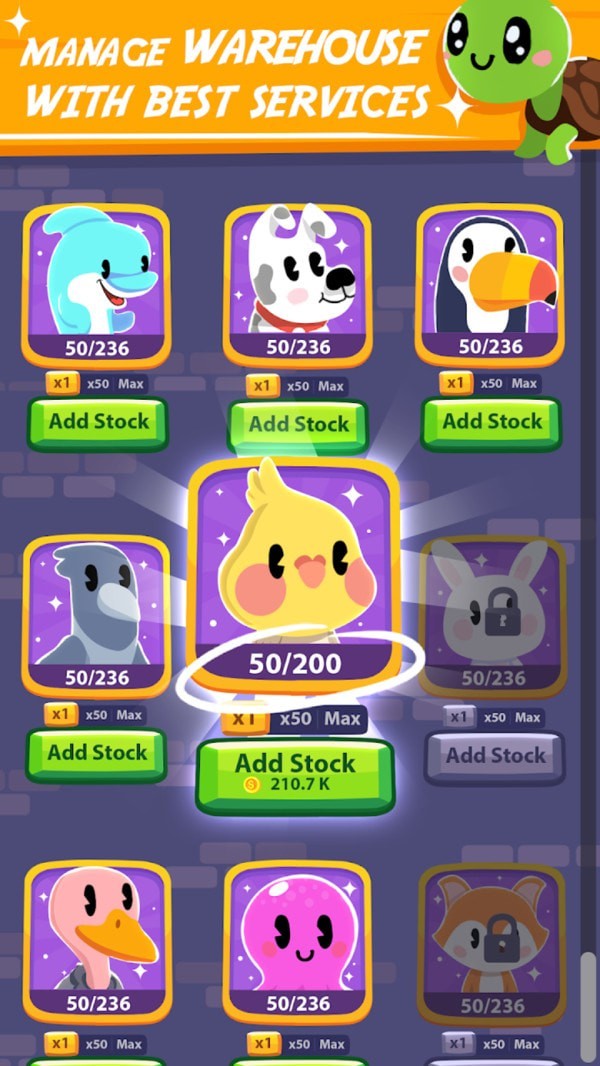This screenshot has width=600, height=1066.
Task: Tap the locked fox card
Action: click(x=492, y=940)
